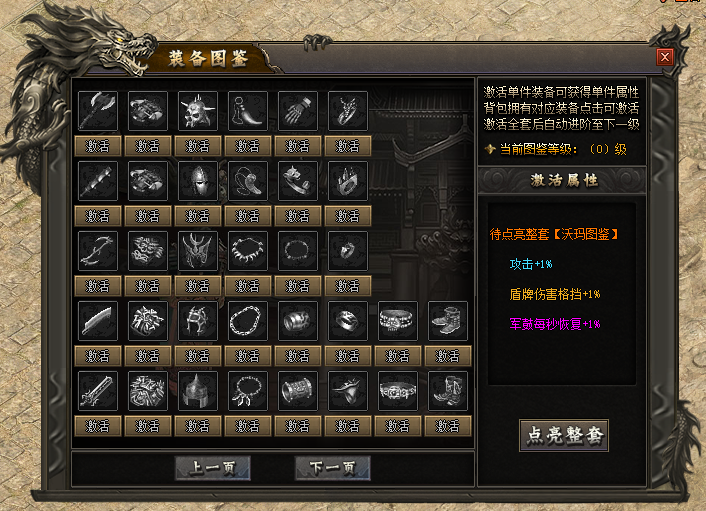Activate the fourth-row boots with 激活
Image resolution: width=706 pixels, height=511 pixels.
[x=448, y=356]
